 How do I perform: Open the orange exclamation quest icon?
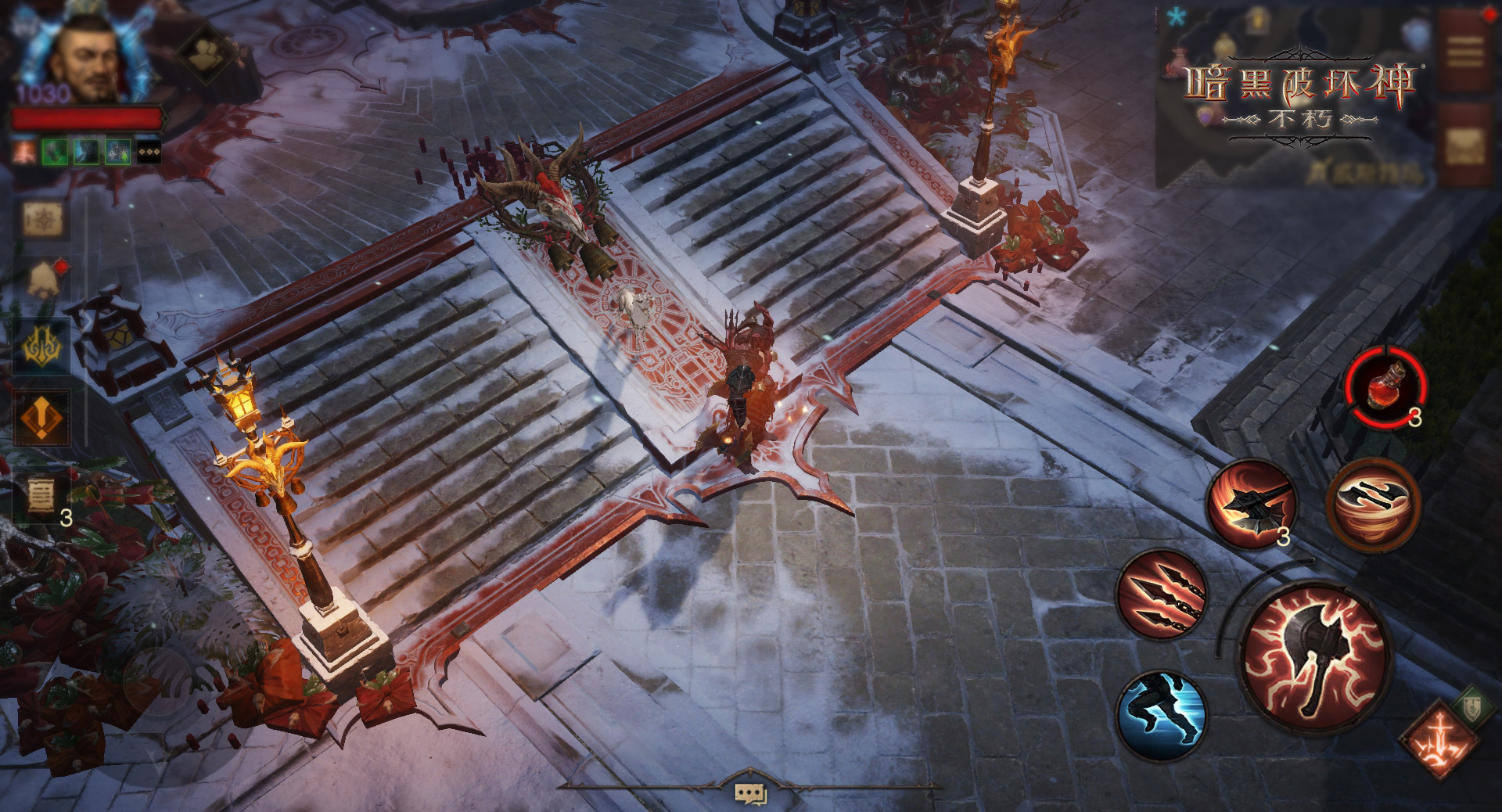coord(43,418)
